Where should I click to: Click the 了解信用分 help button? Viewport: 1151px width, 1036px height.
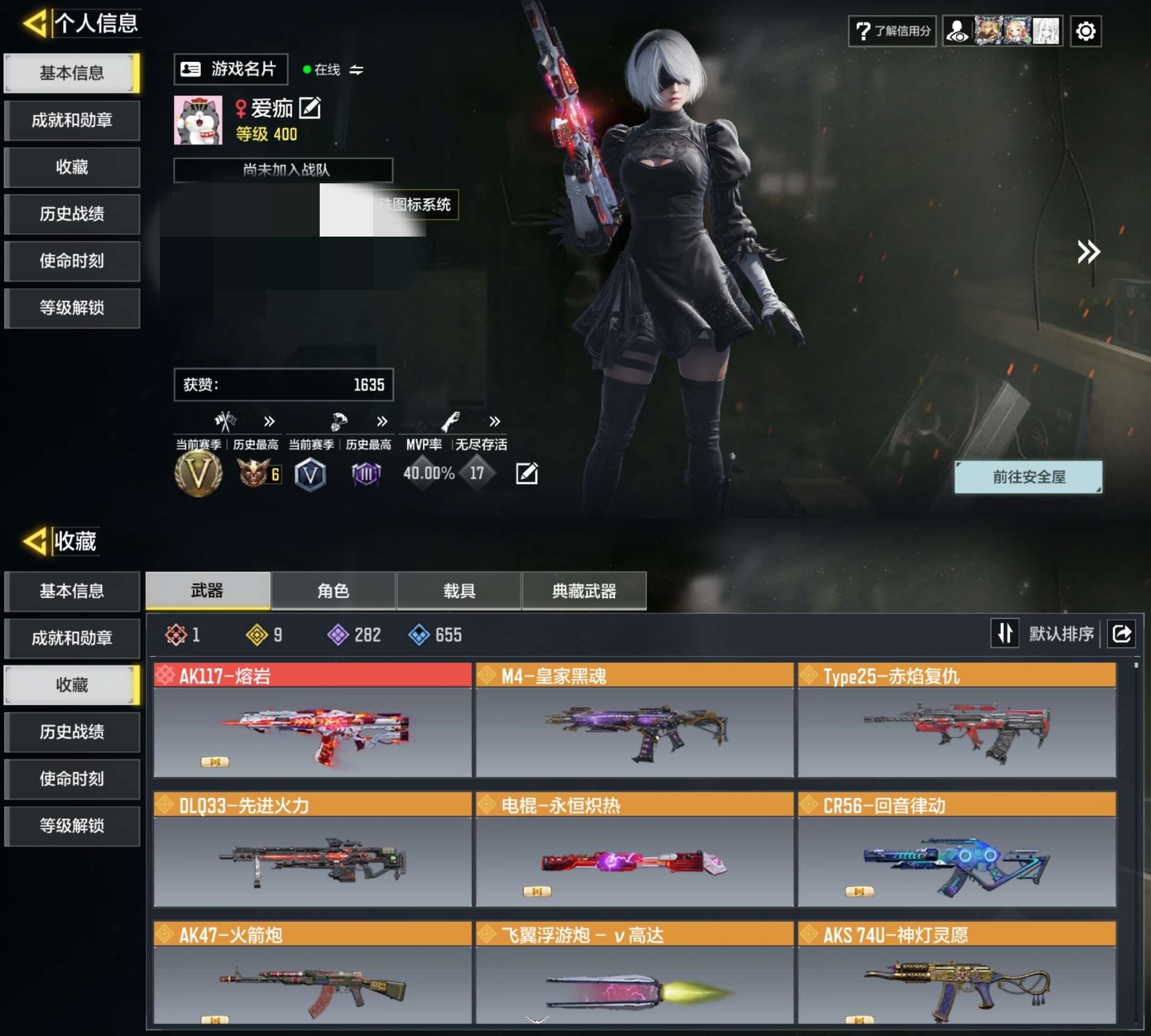coord(892,31)
